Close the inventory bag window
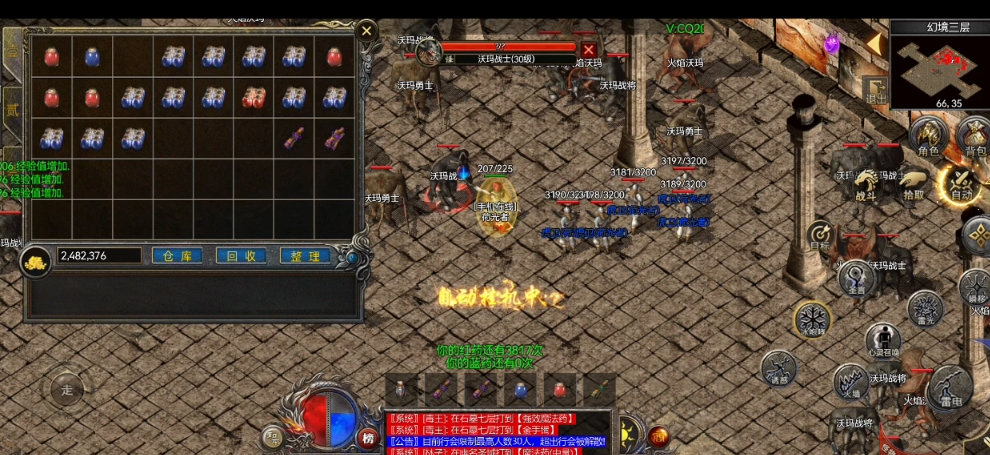 [x=367, y=31]
